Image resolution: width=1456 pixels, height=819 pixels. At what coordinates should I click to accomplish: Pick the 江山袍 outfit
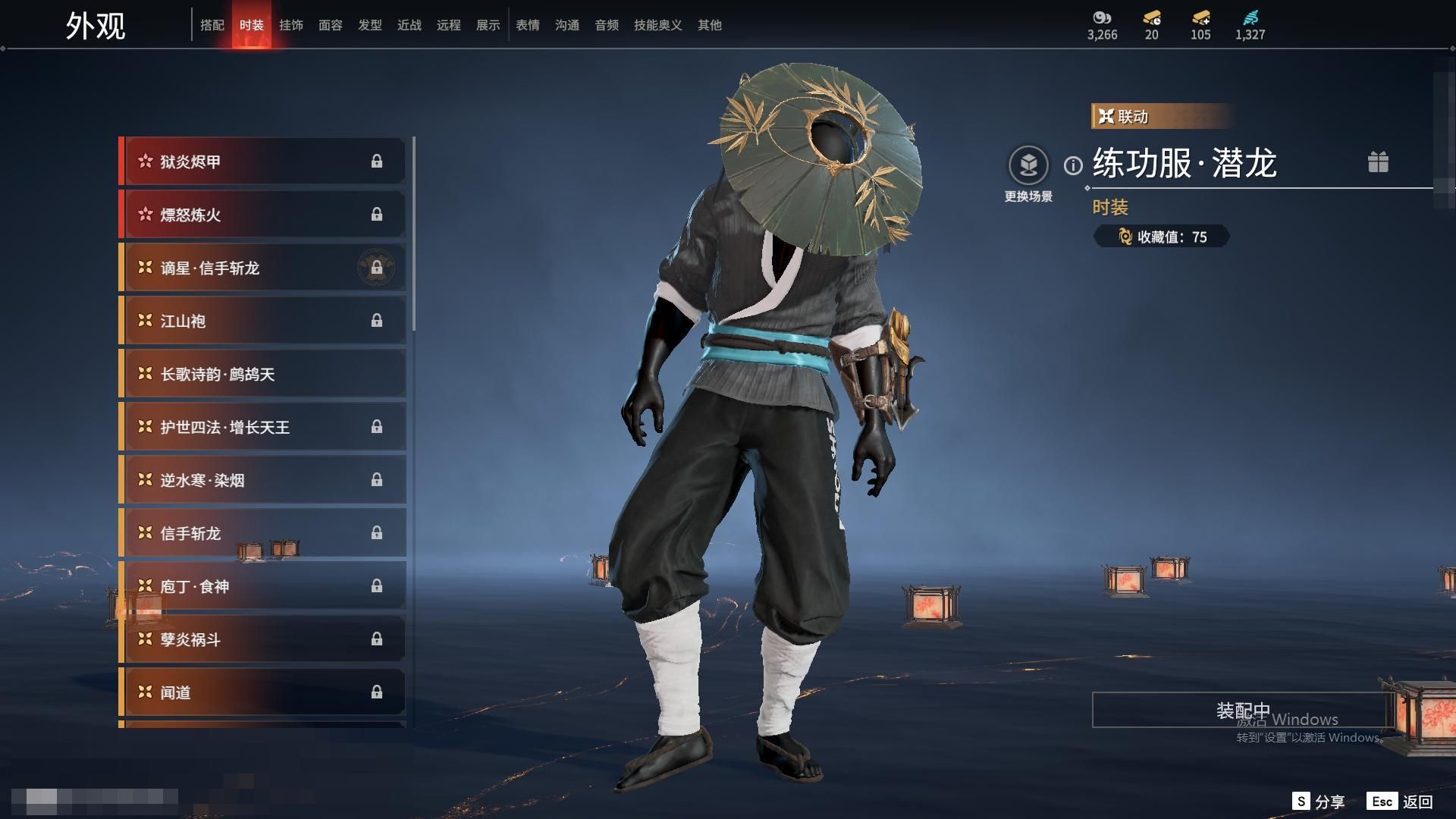point(262,321)
